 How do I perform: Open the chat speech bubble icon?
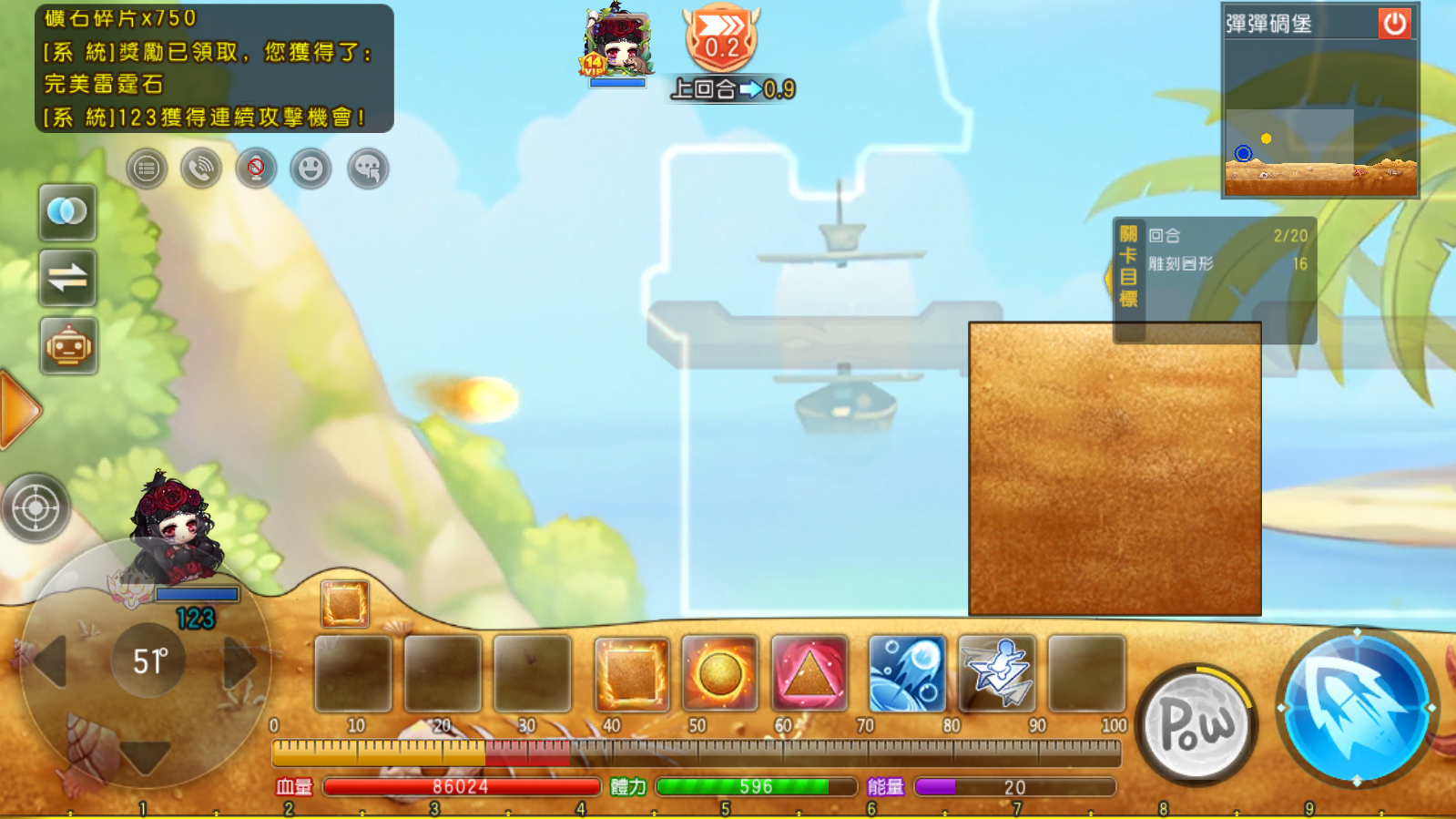pyautogui.click(x=368, y=169)
